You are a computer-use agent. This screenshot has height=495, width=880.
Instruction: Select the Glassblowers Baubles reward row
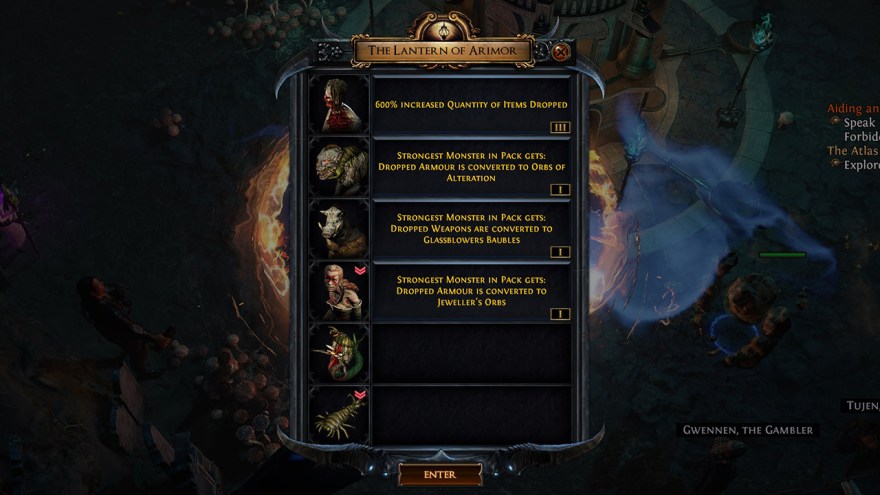click(x=471, y=229)
